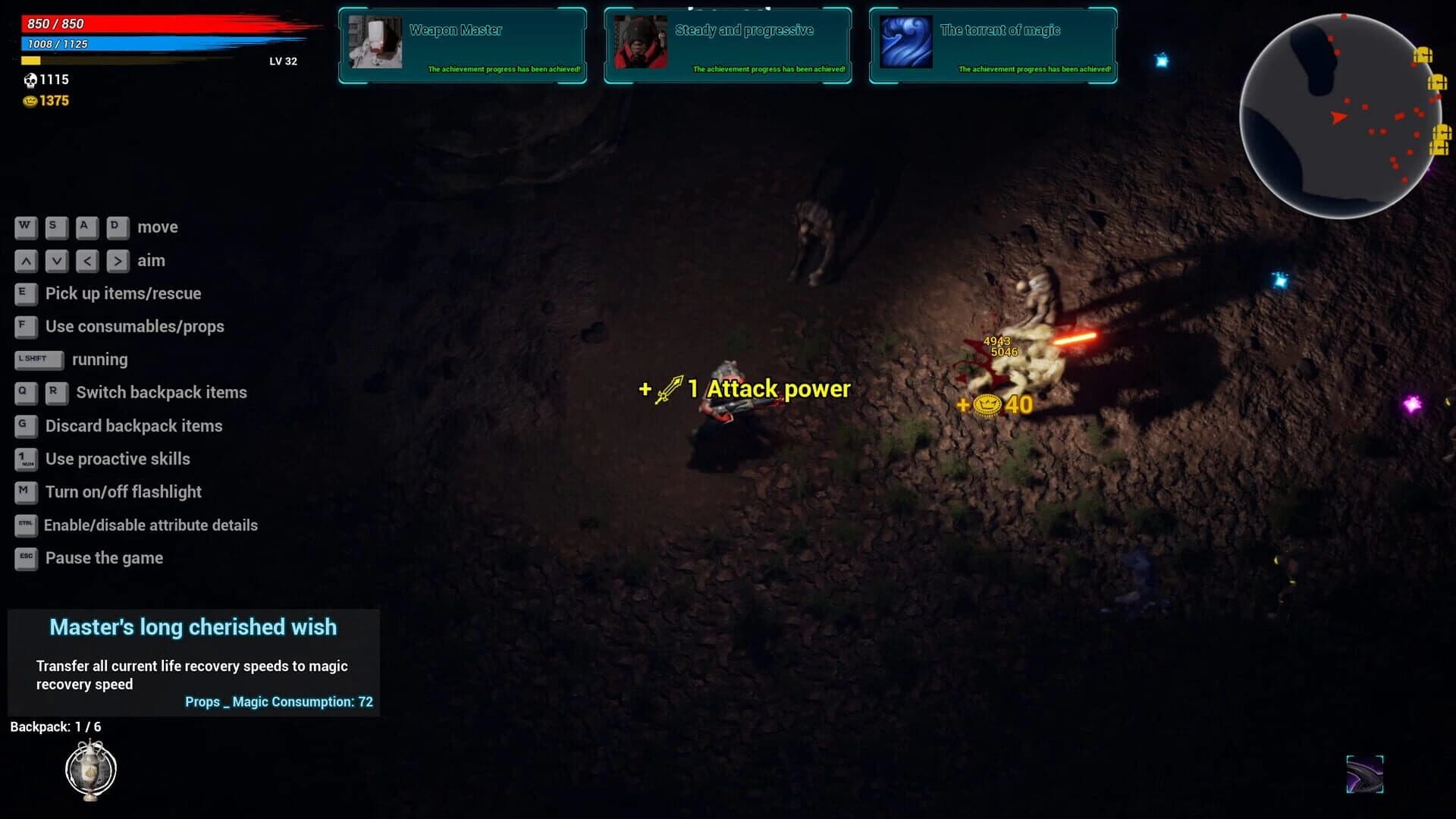Enable attribute details via the CTRL key hint
Viewport: 1456px width, 819px height.
[26, 525]
